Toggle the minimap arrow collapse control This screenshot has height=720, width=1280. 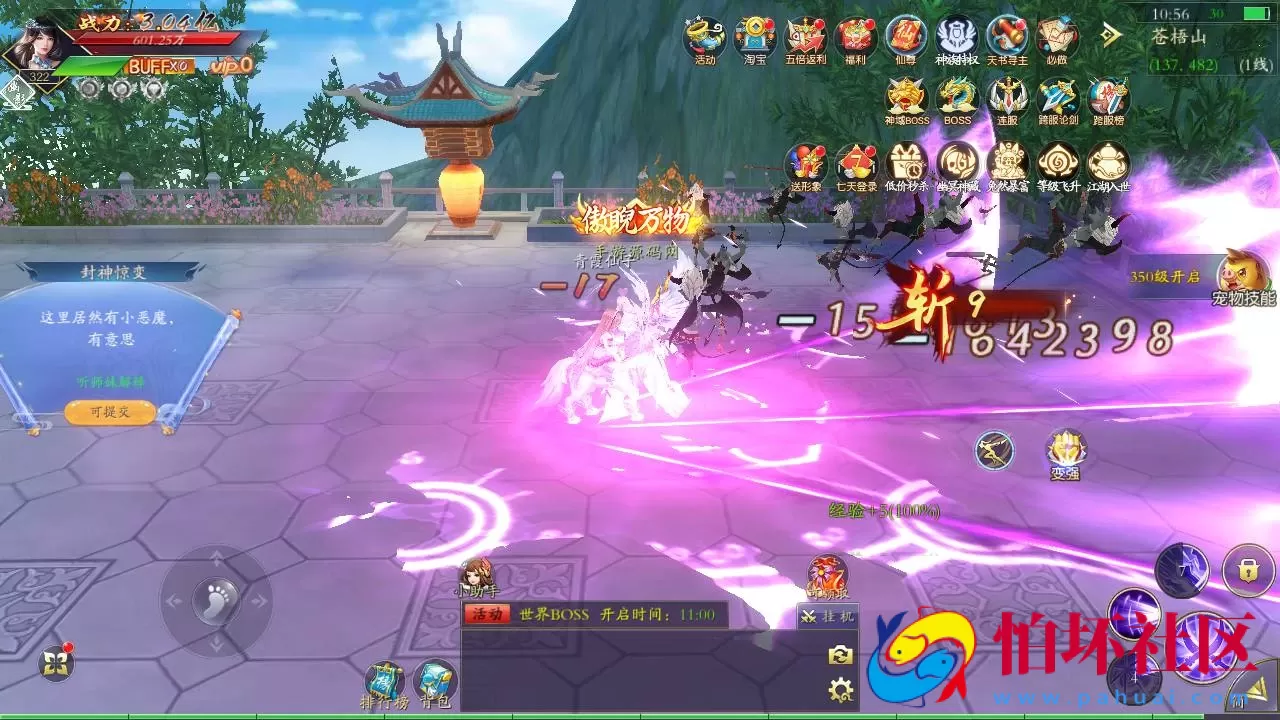pos(1110,33)
